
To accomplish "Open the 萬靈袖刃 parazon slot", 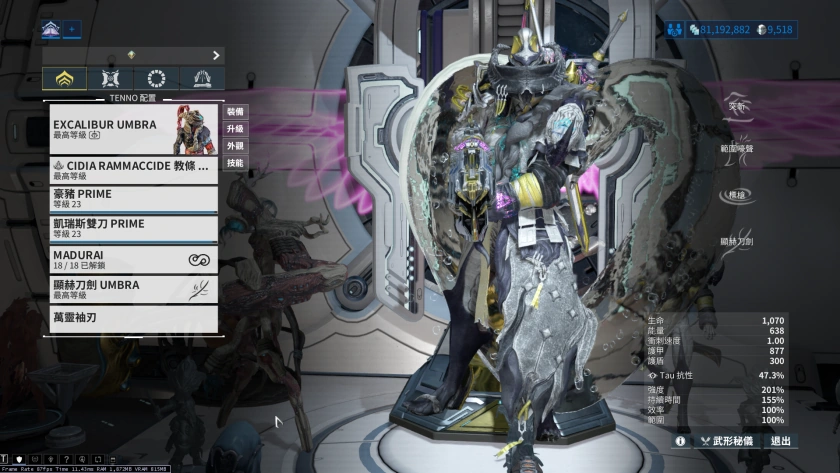I will tap(130, 319).
